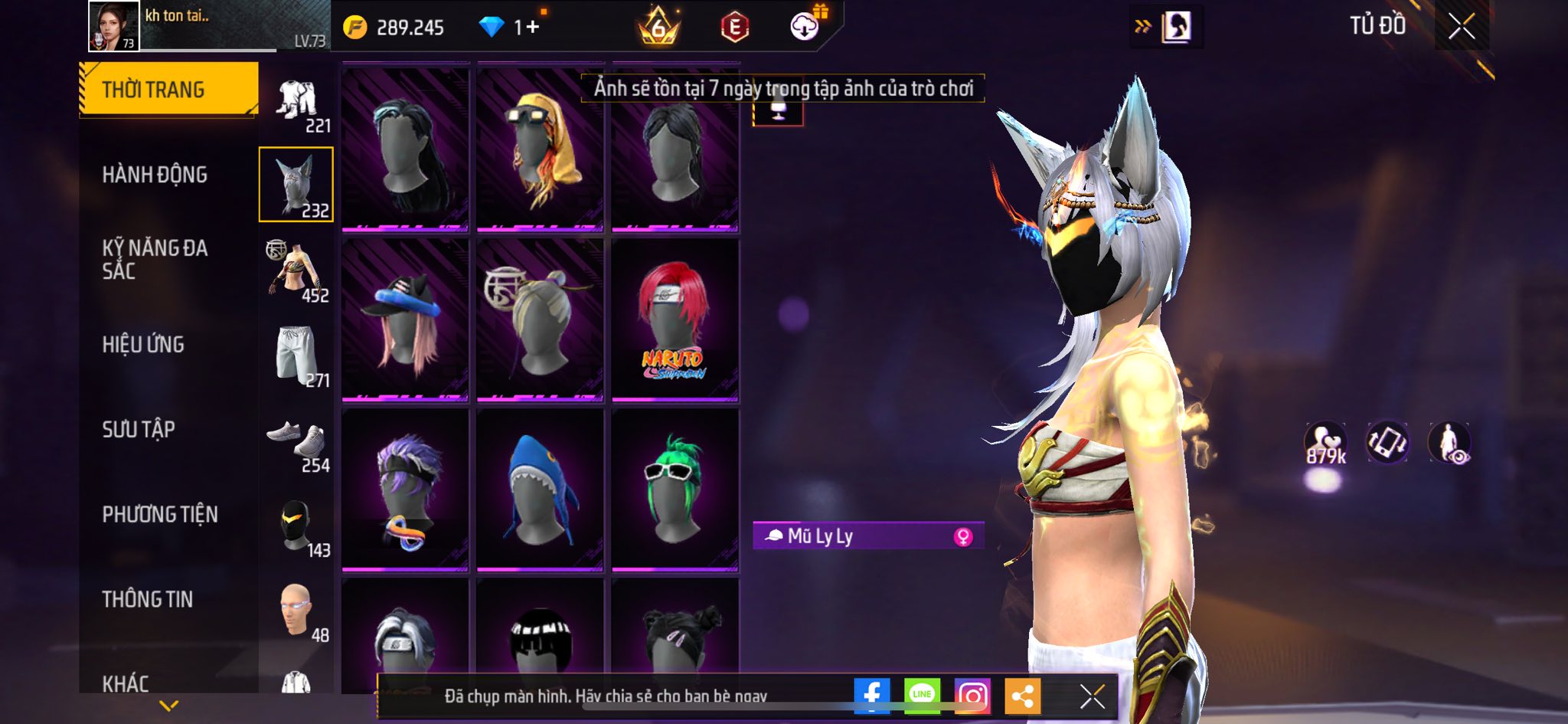Share the screenshot via Instagram
1568x724 pixels.
[x=972, y=695]
